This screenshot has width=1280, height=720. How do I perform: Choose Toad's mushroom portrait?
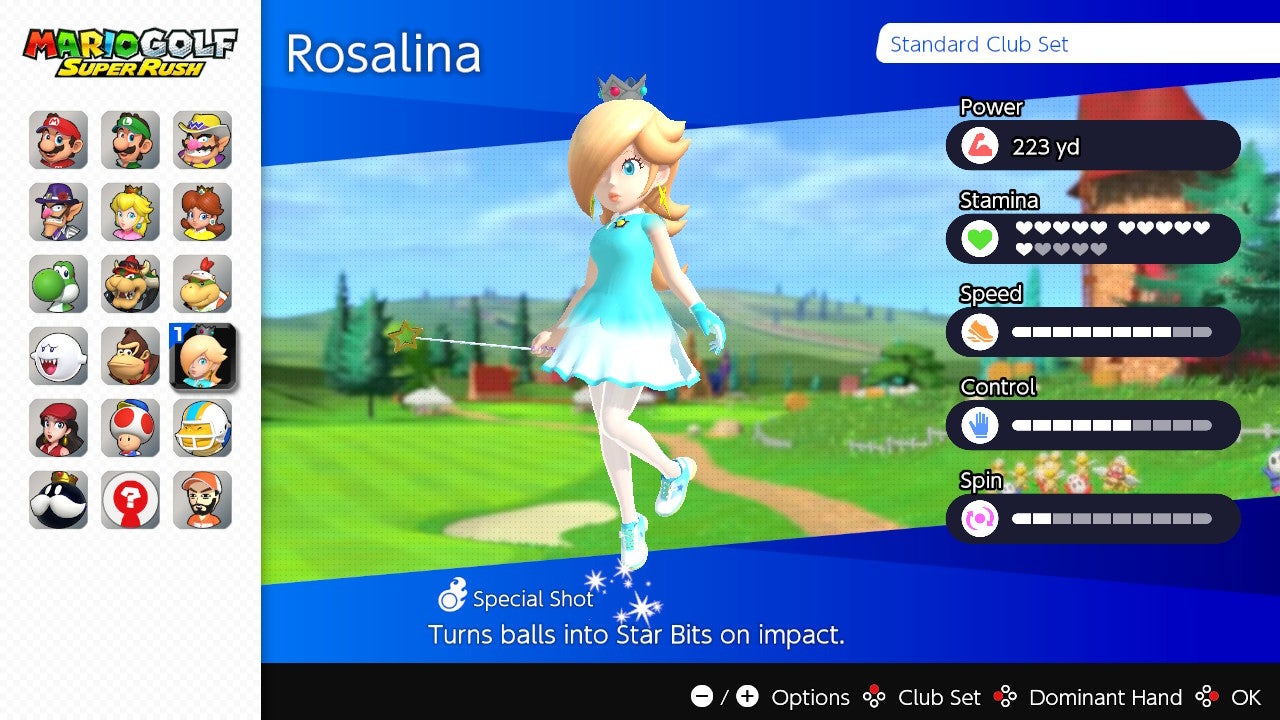coord(130,428)
